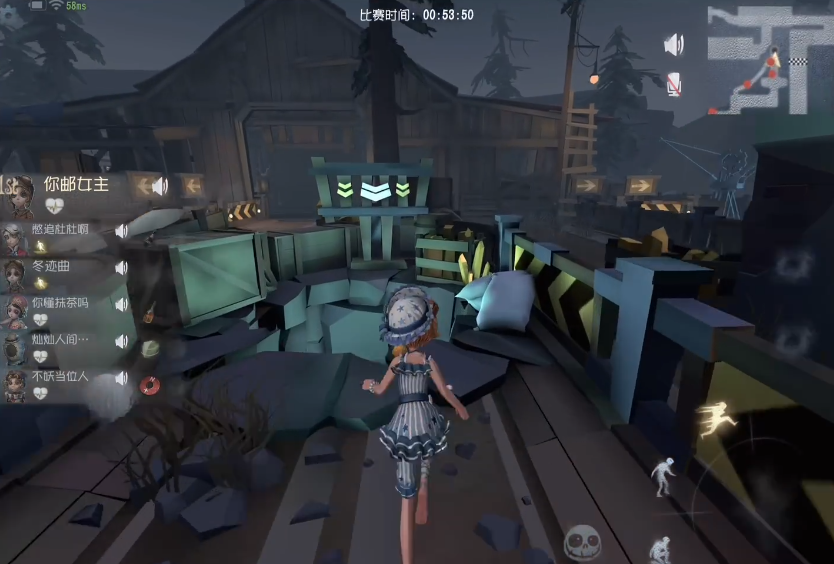Viewport: 834px width, 564px height.
Task: Mute the speaker next to 你邮女主
Action: tap(159, 185)
